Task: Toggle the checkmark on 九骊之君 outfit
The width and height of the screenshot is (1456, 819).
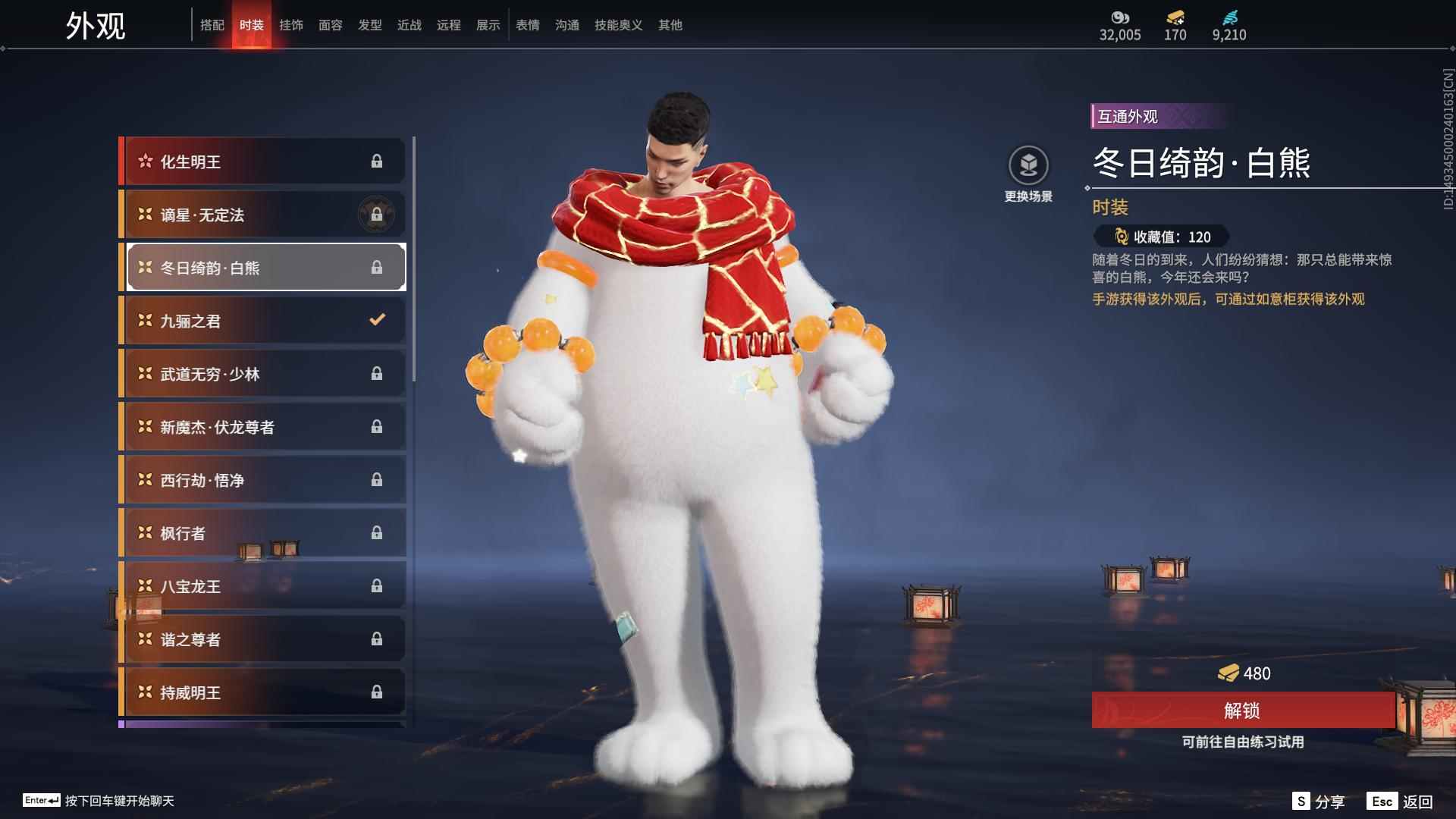Action: [x=377, y=320]
